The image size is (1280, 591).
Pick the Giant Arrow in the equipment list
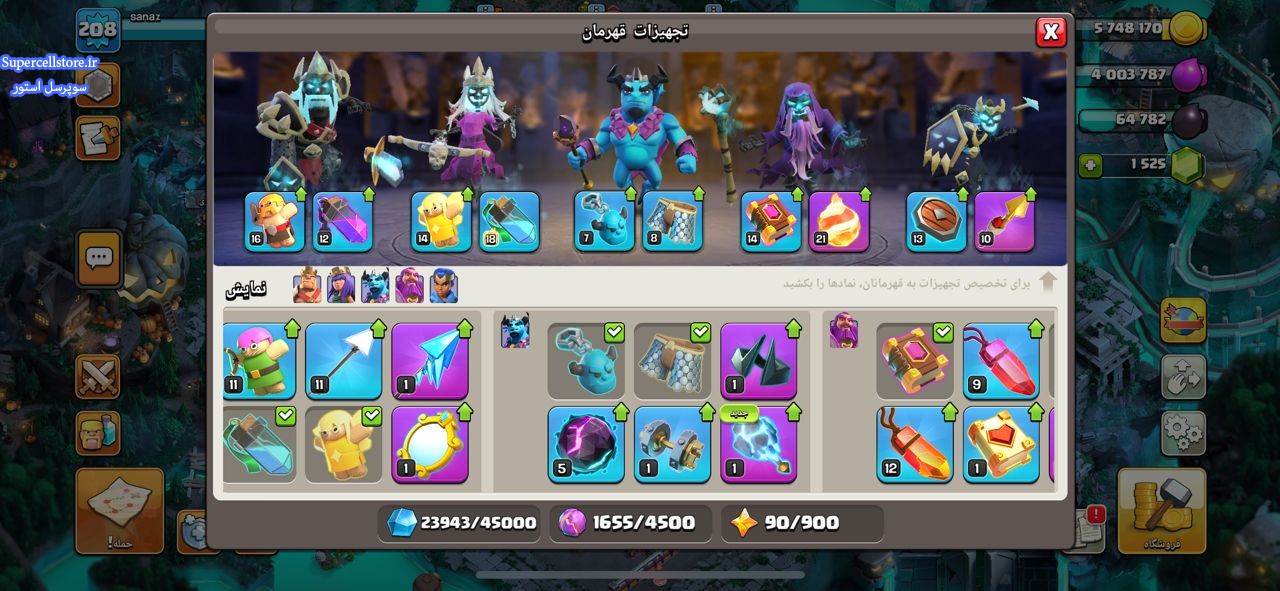click(343, 361)
